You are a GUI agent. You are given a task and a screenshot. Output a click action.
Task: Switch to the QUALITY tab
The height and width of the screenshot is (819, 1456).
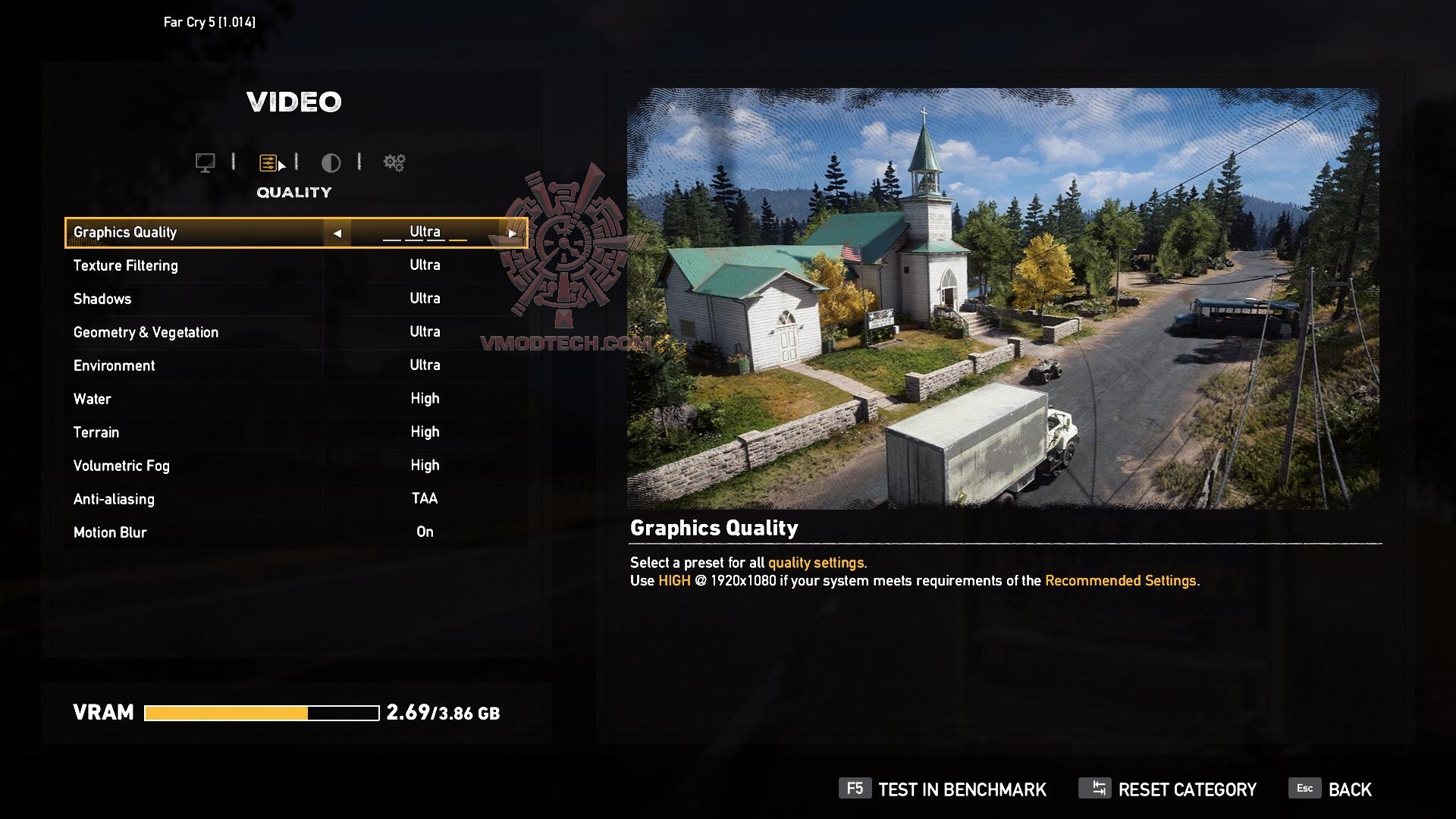pos(294,192)
